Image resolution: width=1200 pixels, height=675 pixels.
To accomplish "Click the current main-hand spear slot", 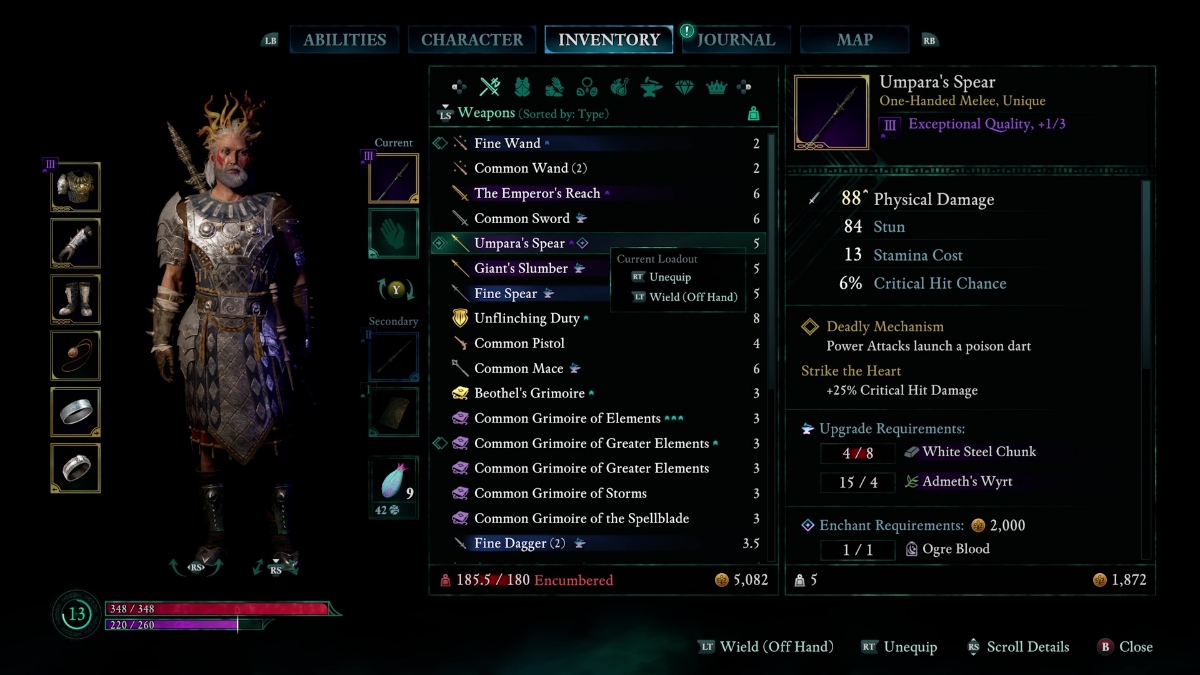I will 393,179.
